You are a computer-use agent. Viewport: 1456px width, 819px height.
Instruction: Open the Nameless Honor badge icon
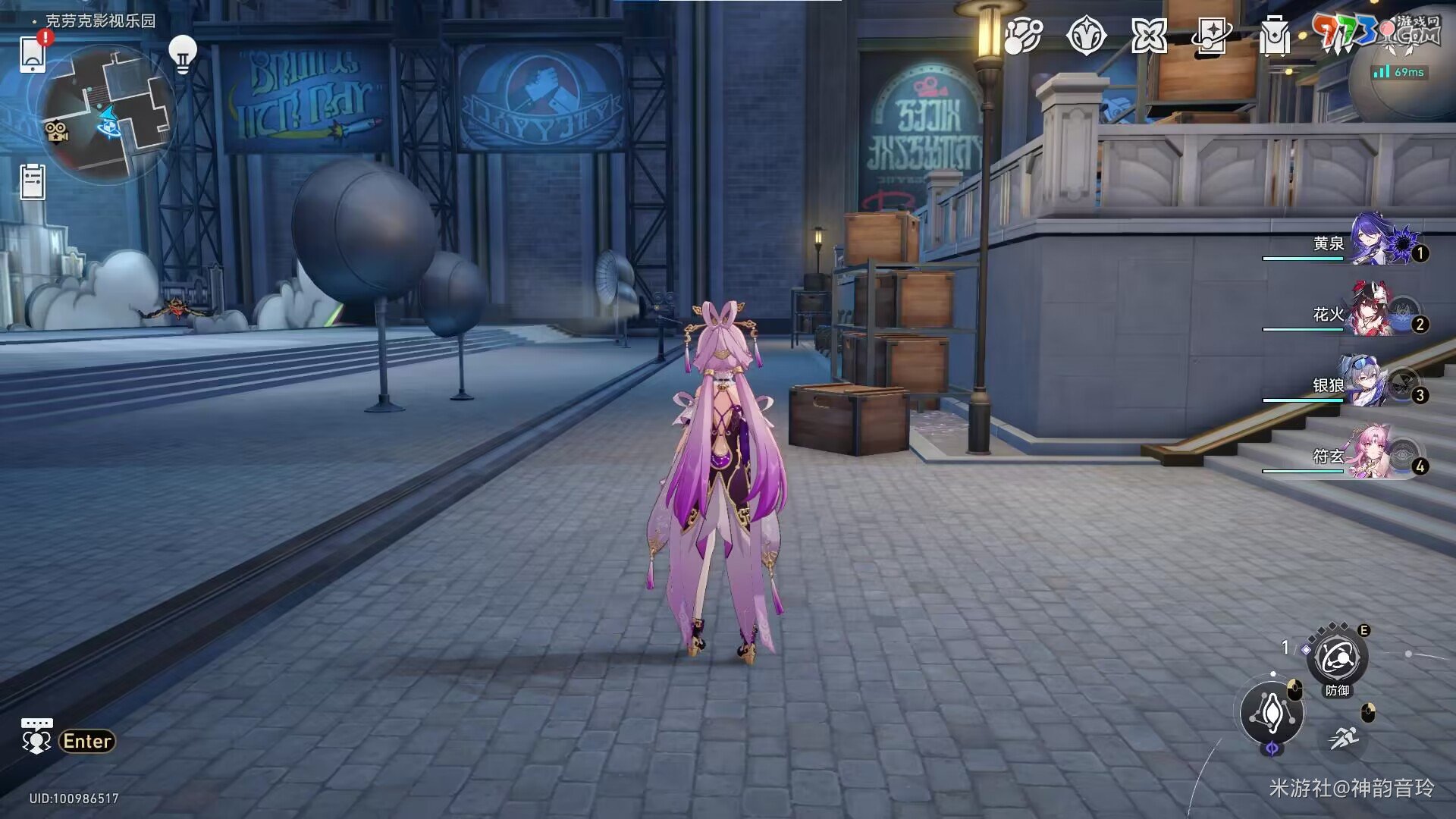click(1086, 36)
